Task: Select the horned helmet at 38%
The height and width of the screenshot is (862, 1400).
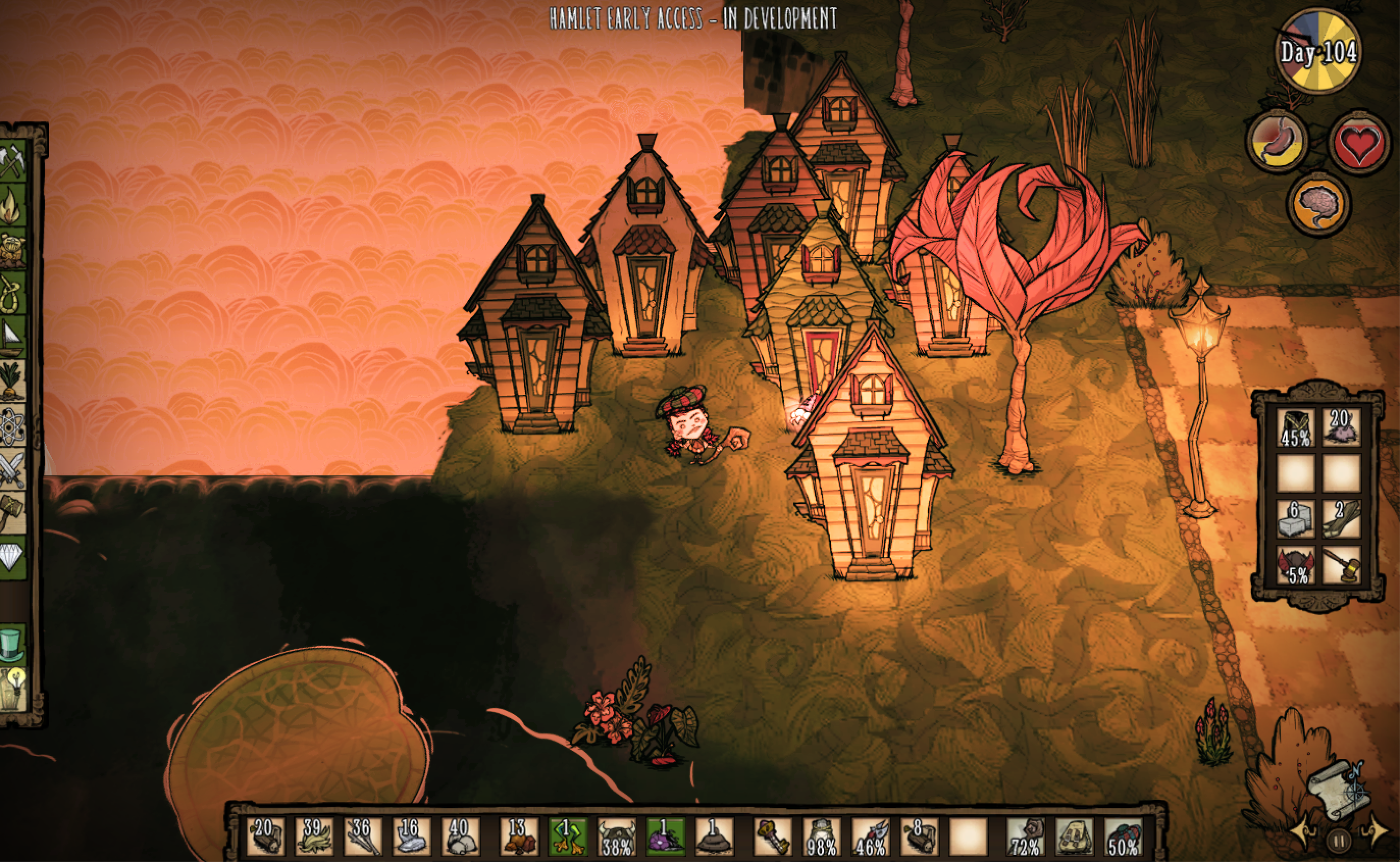Action: pos(616,836)
